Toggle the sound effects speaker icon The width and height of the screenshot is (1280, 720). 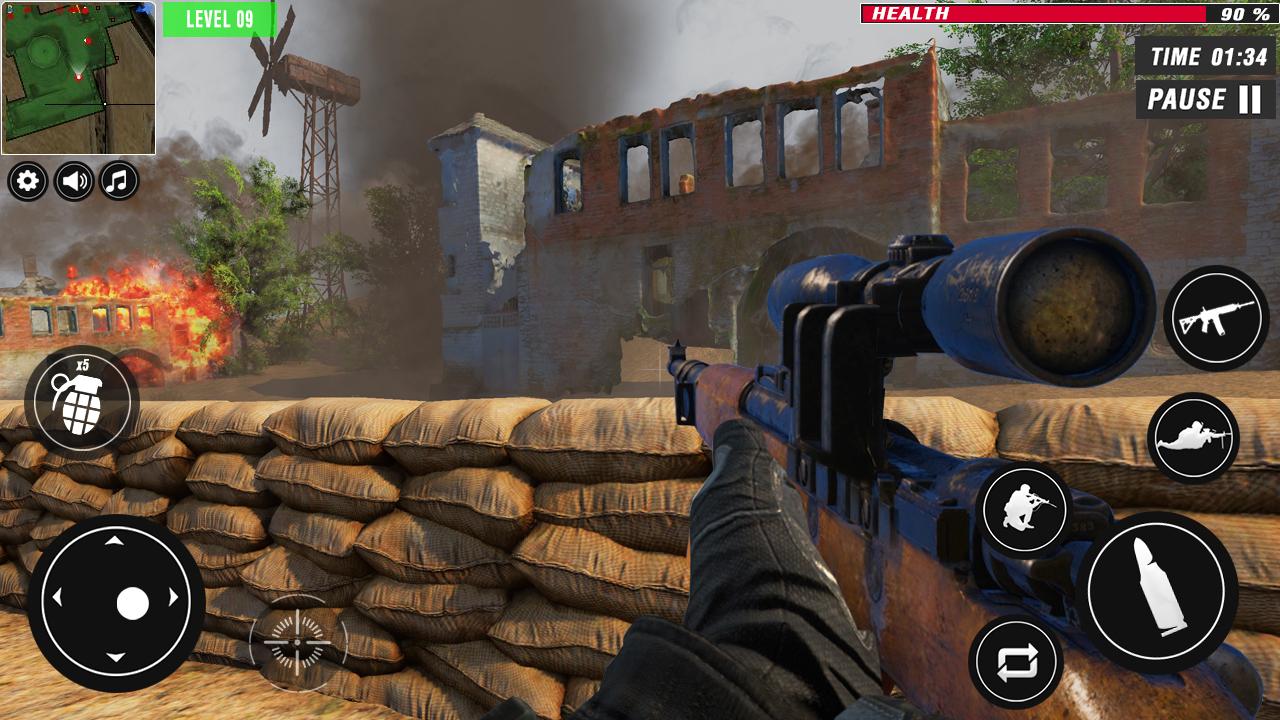click(71, 182)
